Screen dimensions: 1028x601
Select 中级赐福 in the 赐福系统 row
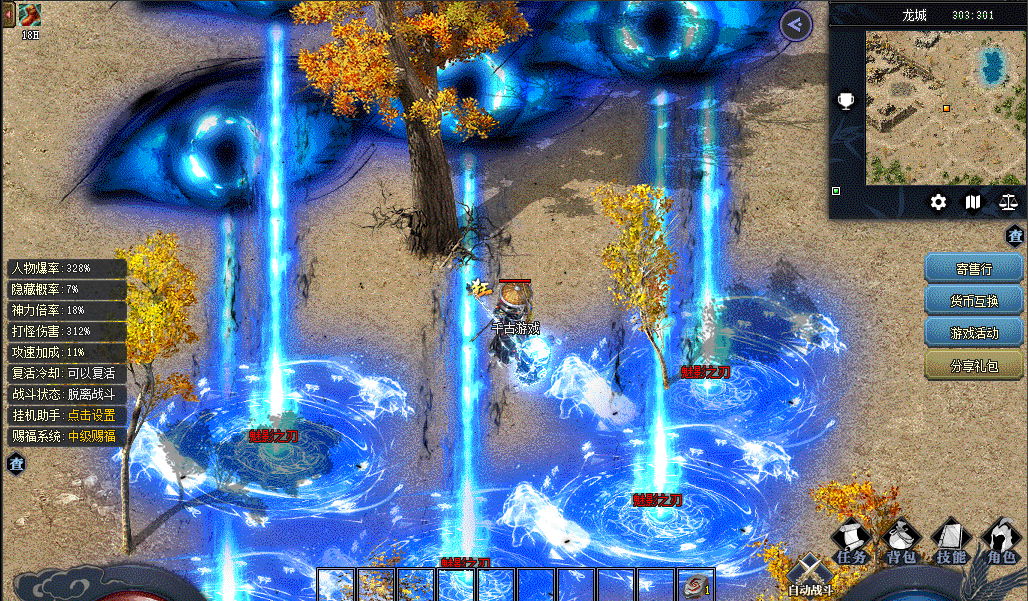tap(91, 436)
